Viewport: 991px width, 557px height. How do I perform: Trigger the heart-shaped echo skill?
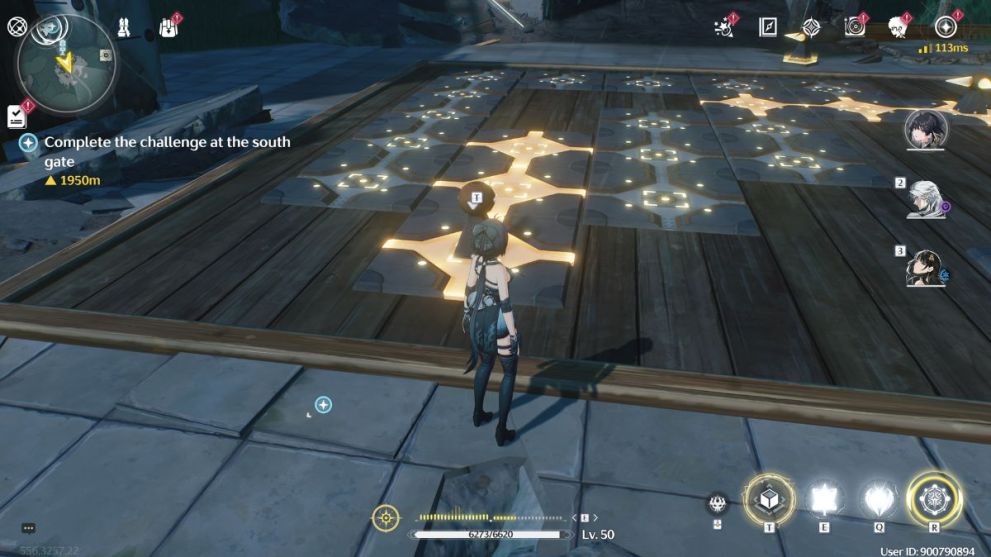click(879, 498)
